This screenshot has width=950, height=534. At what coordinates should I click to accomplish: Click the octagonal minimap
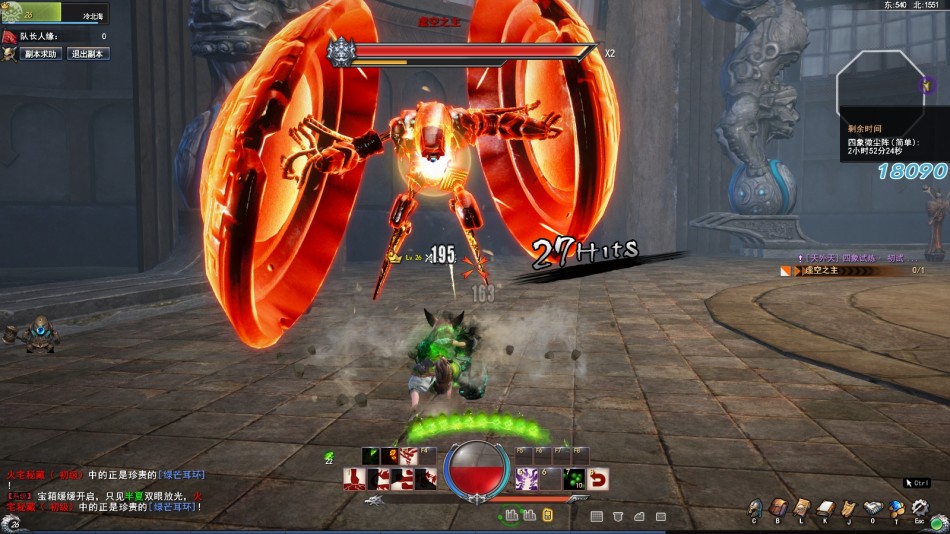[878, 85]
